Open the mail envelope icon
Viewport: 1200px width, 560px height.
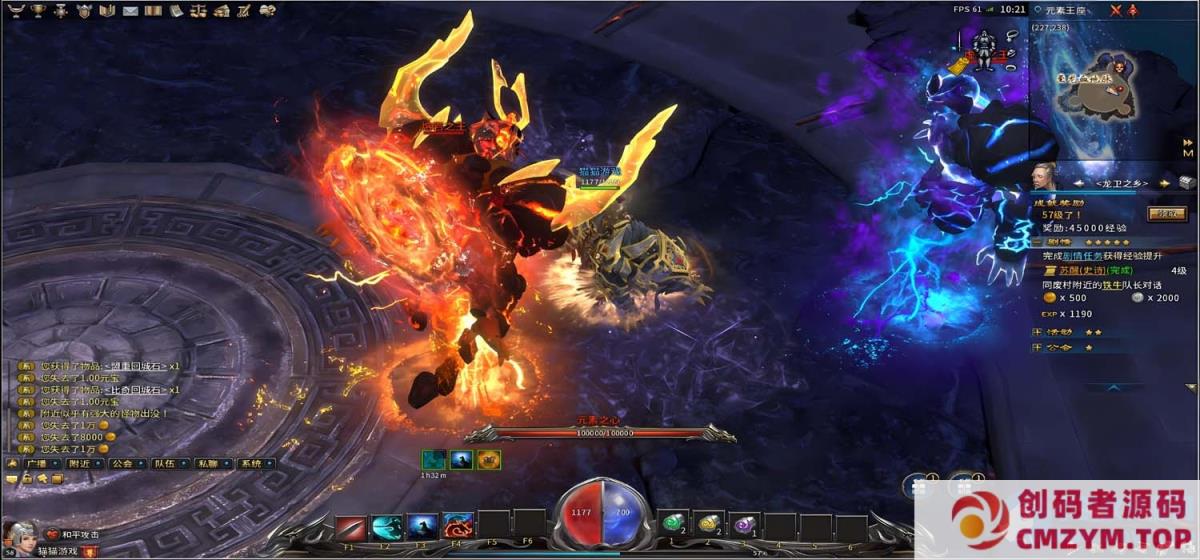tap(131, 11)
